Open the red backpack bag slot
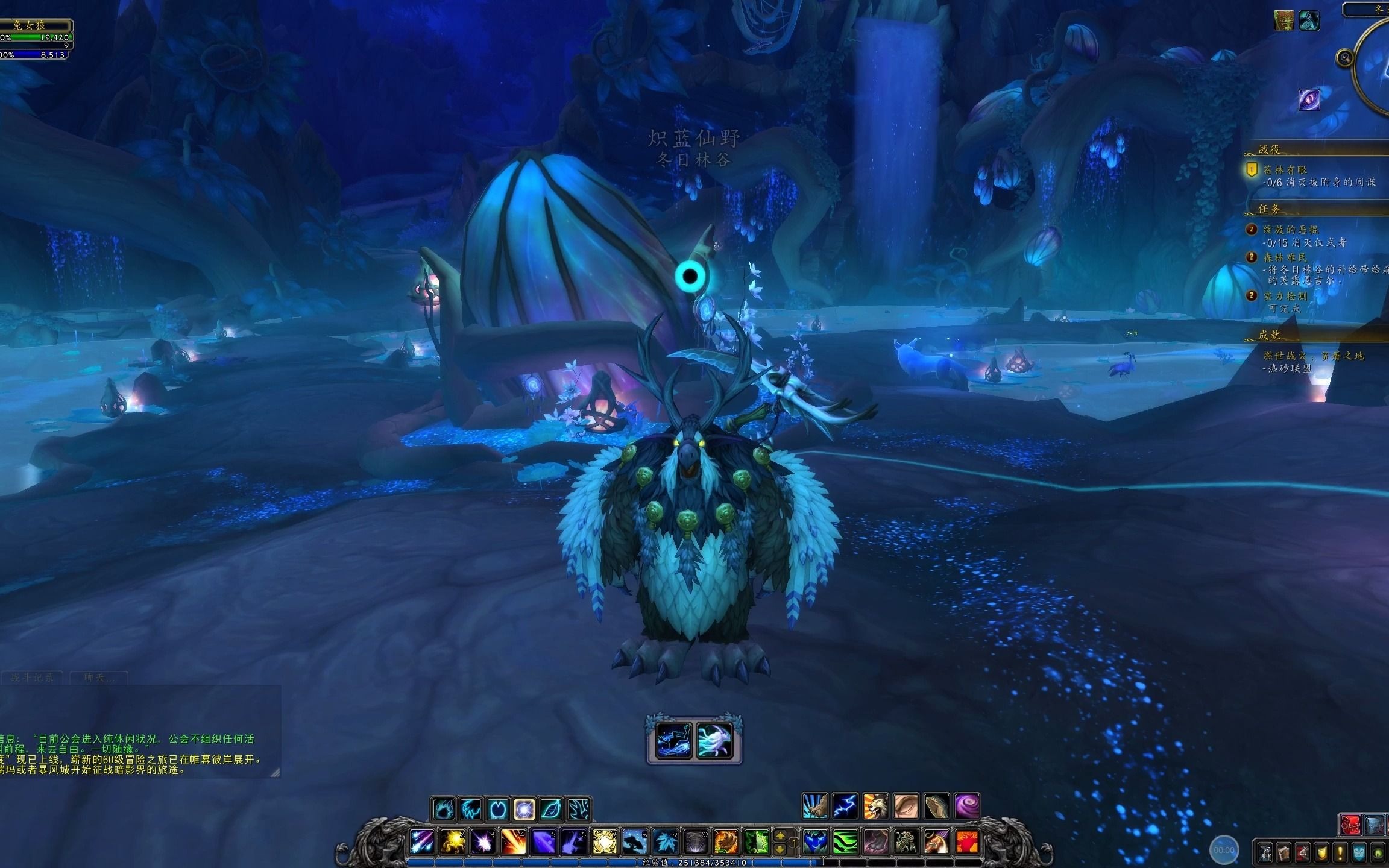The width and height of the screenshot is (1389, 868). click(1350, 825)
